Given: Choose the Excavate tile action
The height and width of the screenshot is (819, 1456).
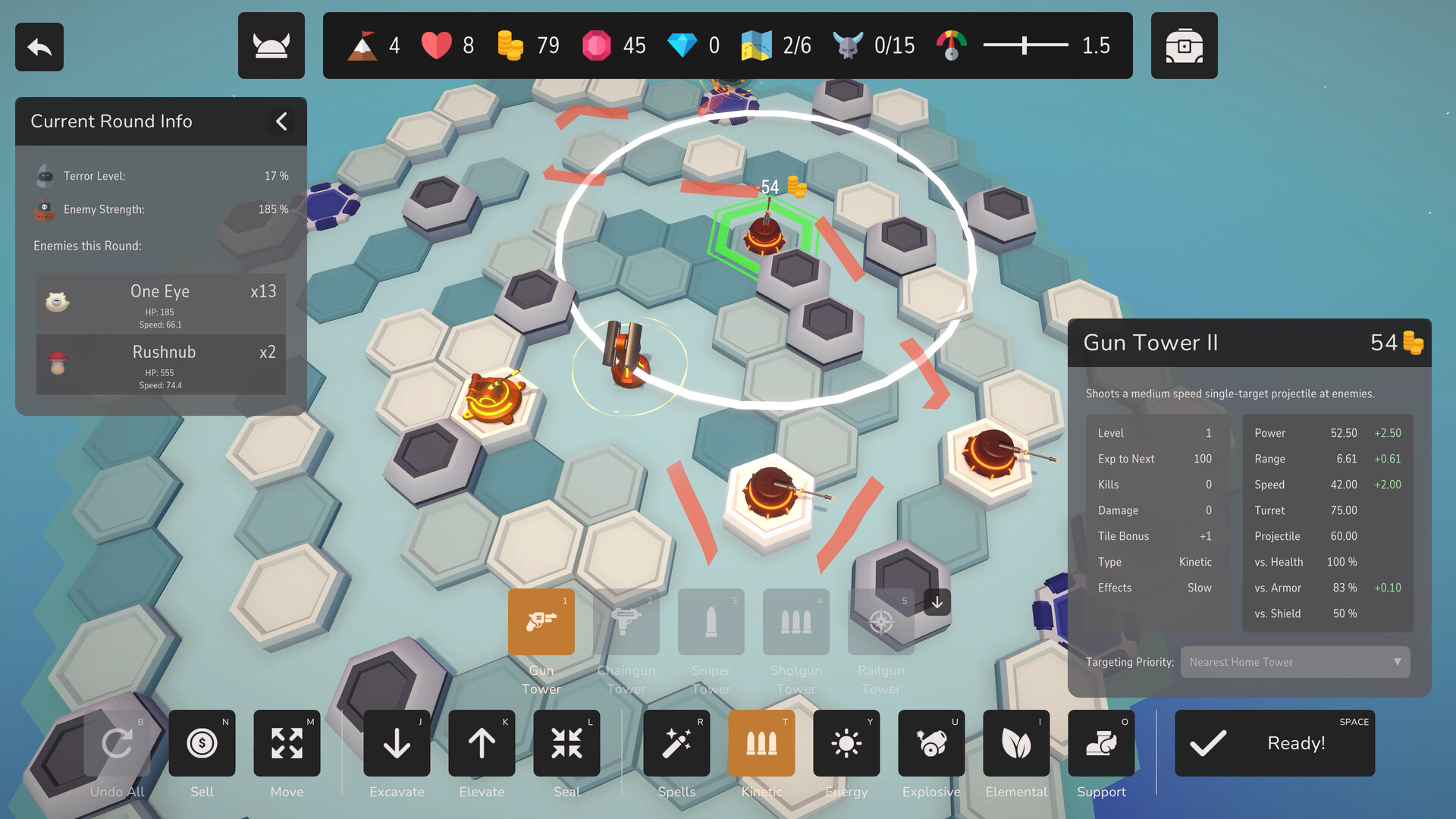Looking at the screenshot, I should coord(397,743).
